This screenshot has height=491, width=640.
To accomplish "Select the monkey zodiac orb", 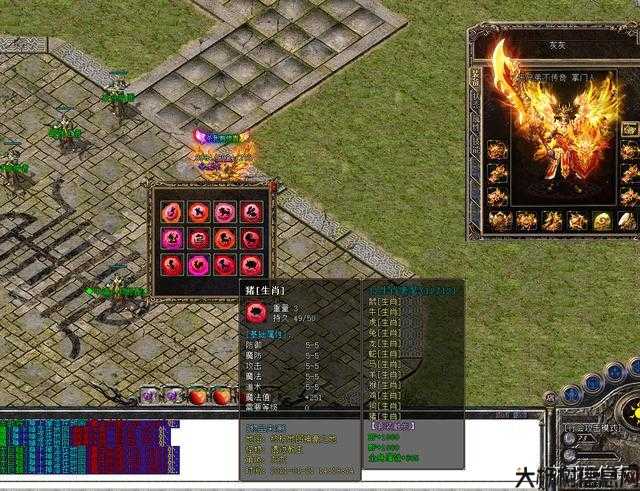I will pos(172,264).
